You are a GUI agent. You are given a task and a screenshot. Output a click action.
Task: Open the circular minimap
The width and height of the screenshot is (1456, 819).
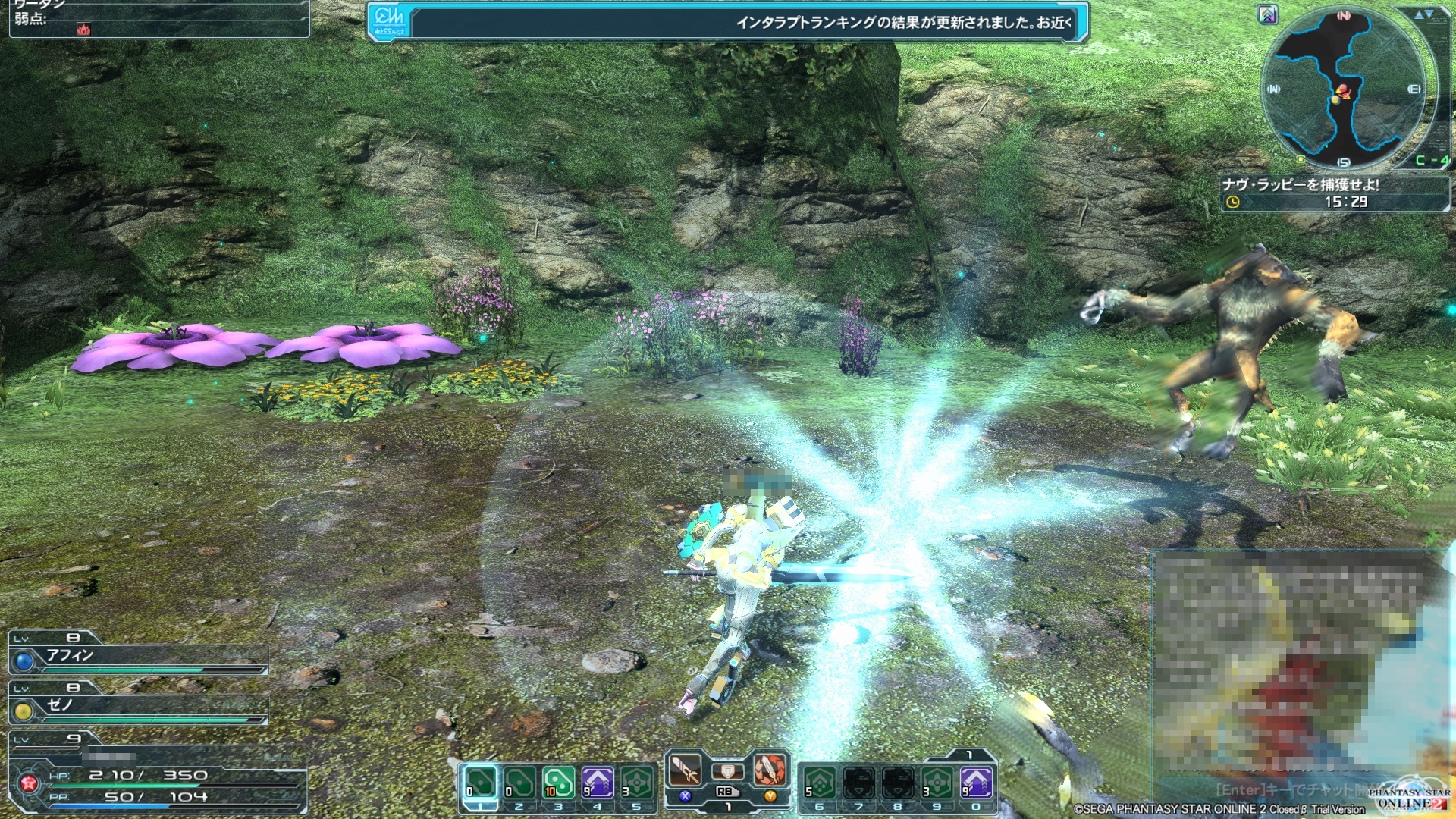point(1344,89)
